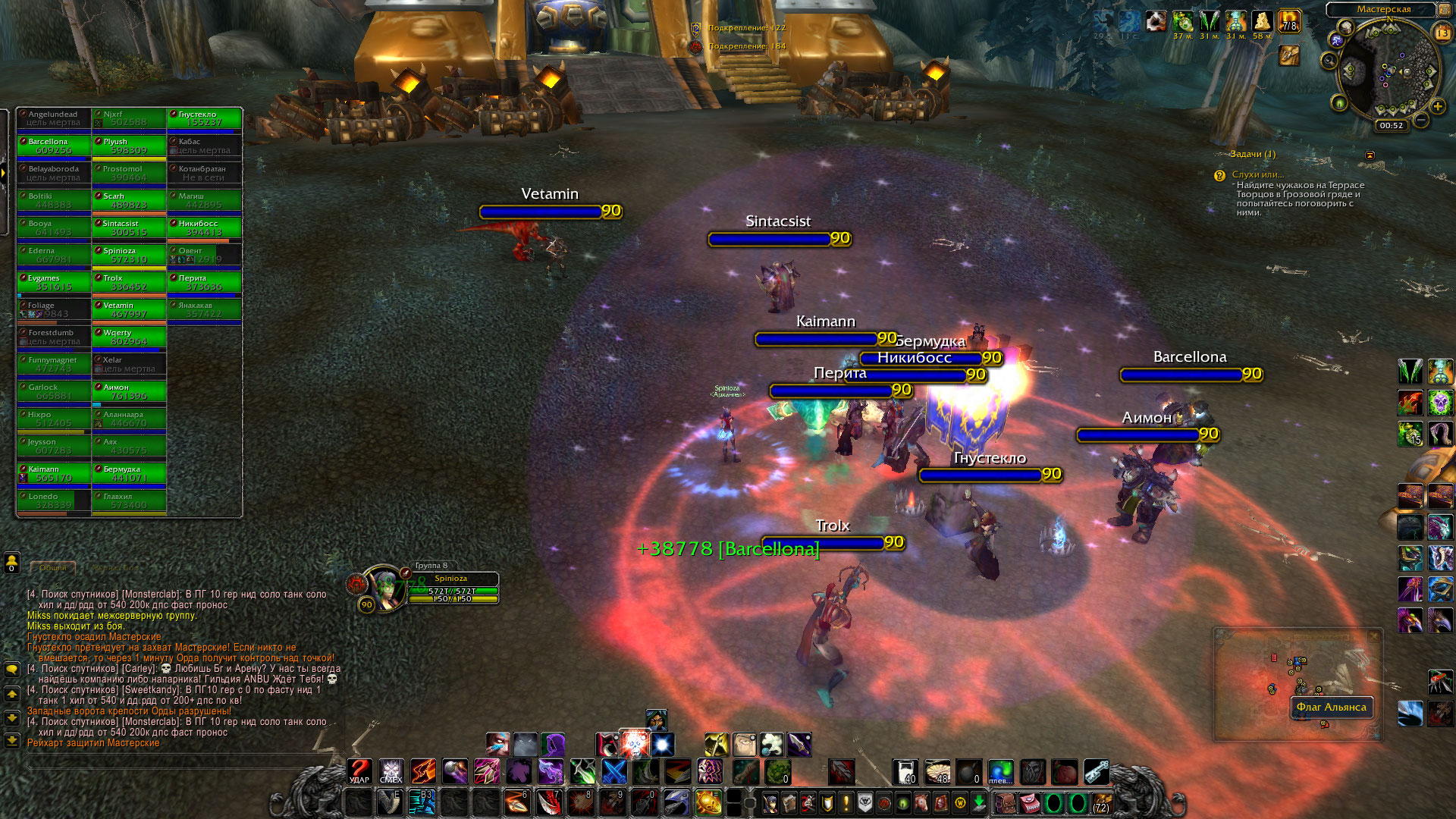This screenshot has width=1456, height=819.
Task: Select the Kaimann raid frame
Action: point(54,473)
